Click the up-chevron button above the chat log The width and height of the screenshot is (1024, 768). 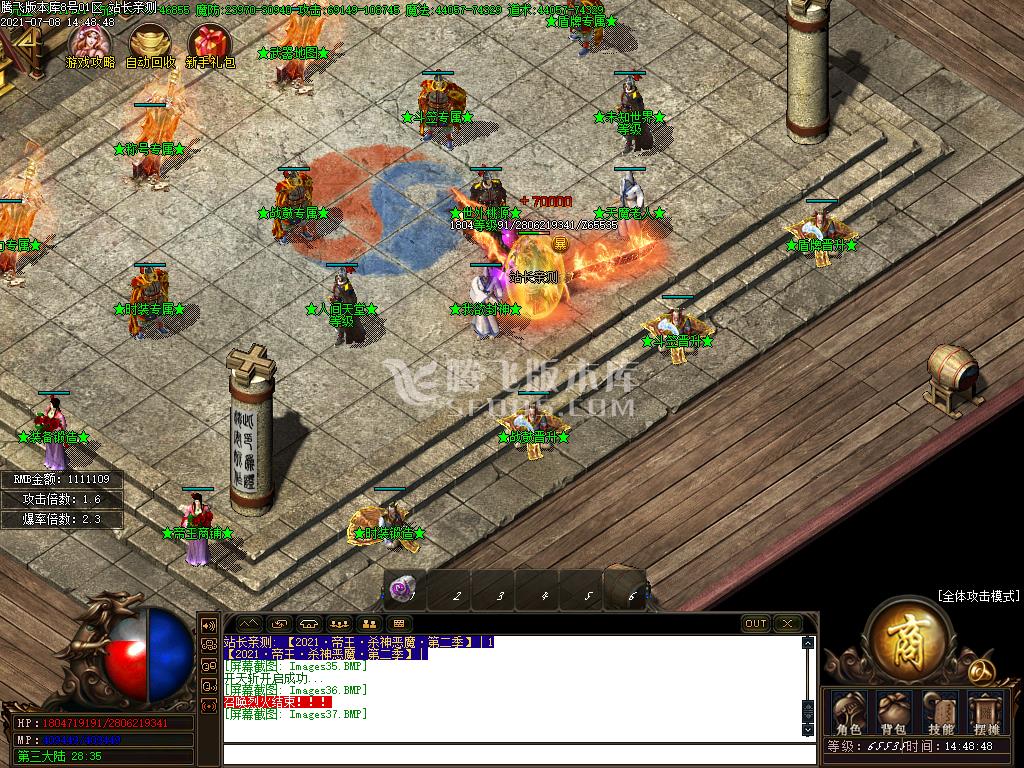247,624
